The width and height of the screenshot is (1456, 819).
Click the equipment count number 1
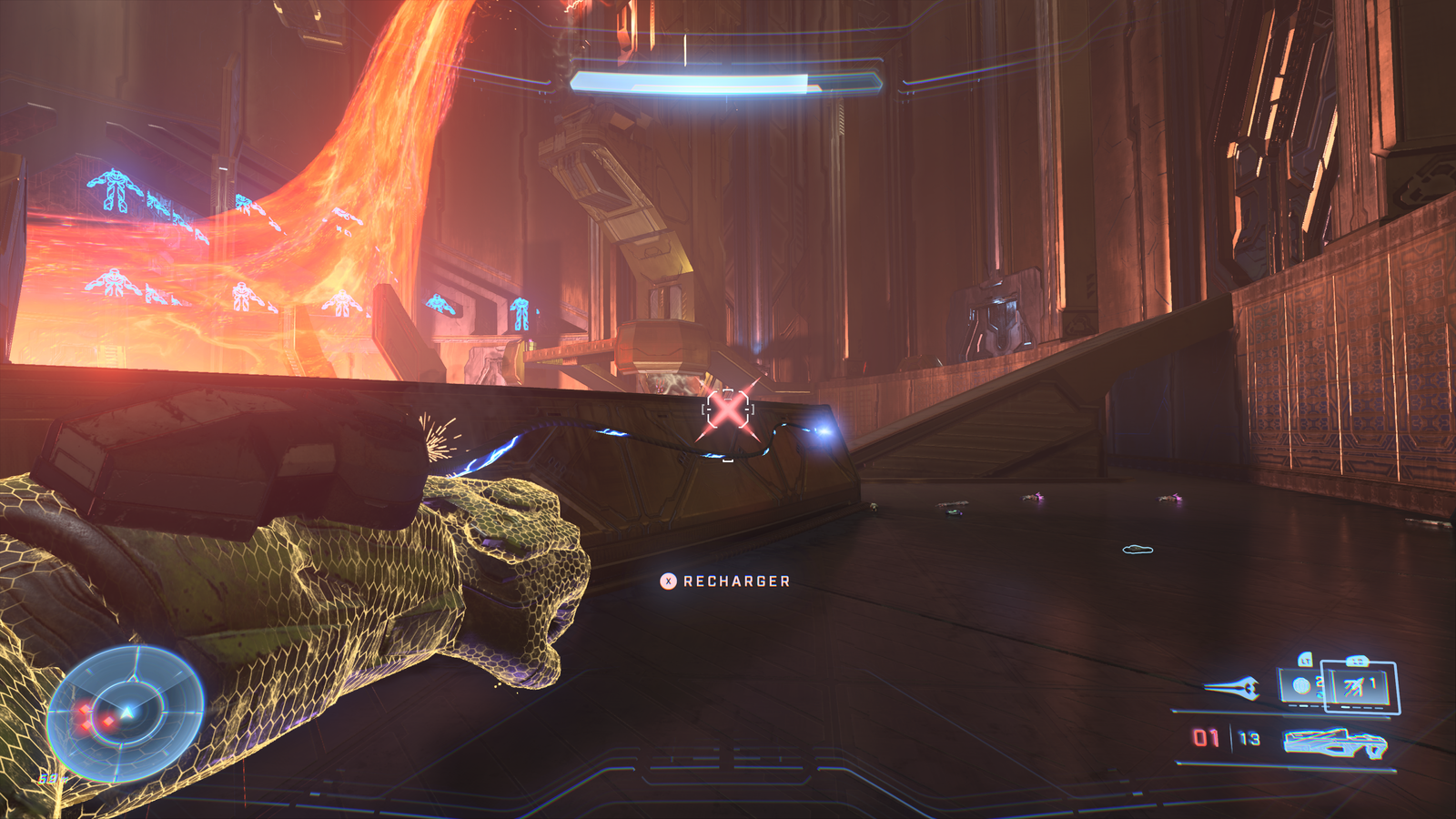[1372, 681]
